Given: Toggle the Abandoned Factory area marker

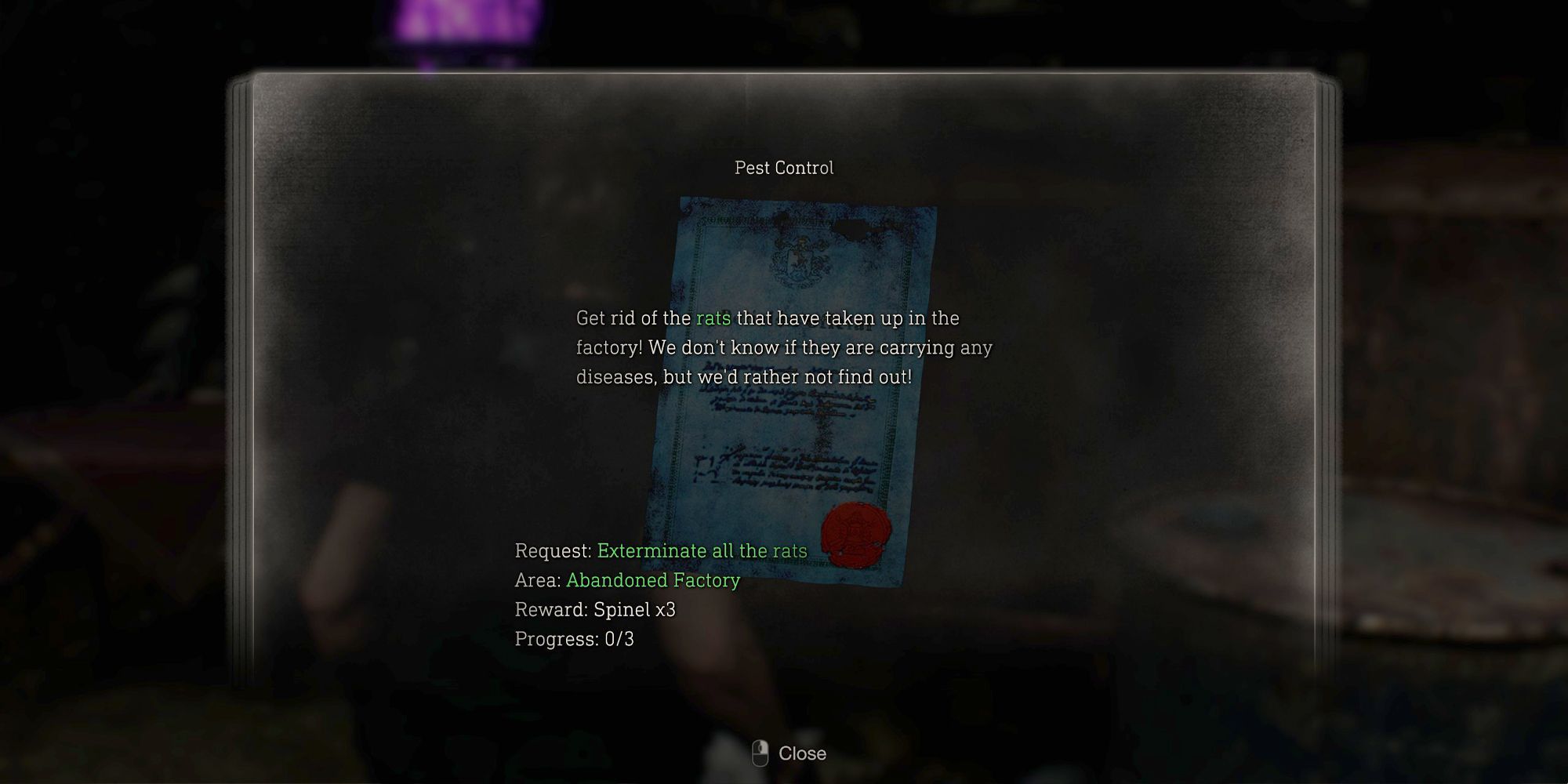Looking at the screenshot, I should tap(653, 580).
